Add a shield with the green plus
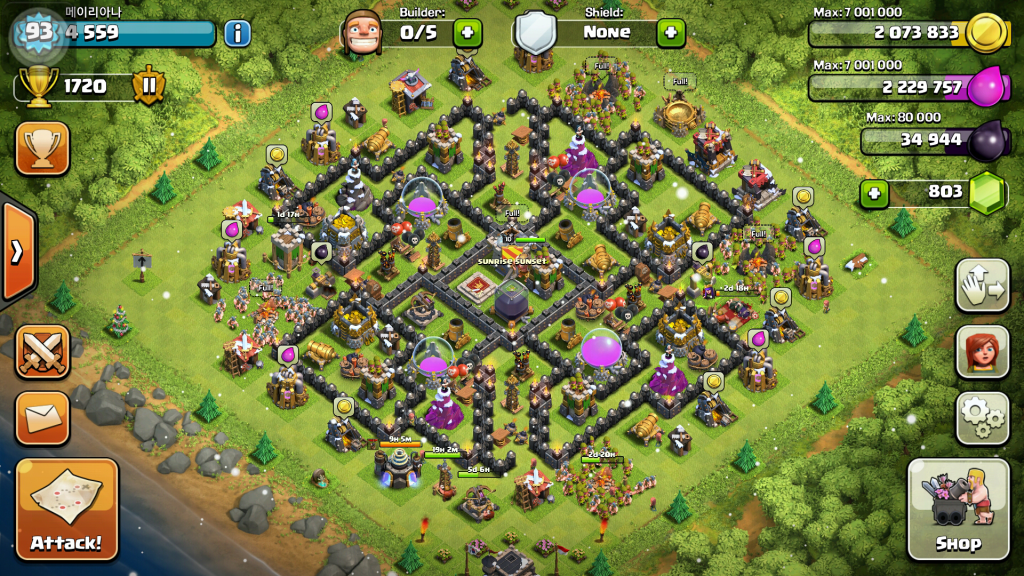 [670, 32]
